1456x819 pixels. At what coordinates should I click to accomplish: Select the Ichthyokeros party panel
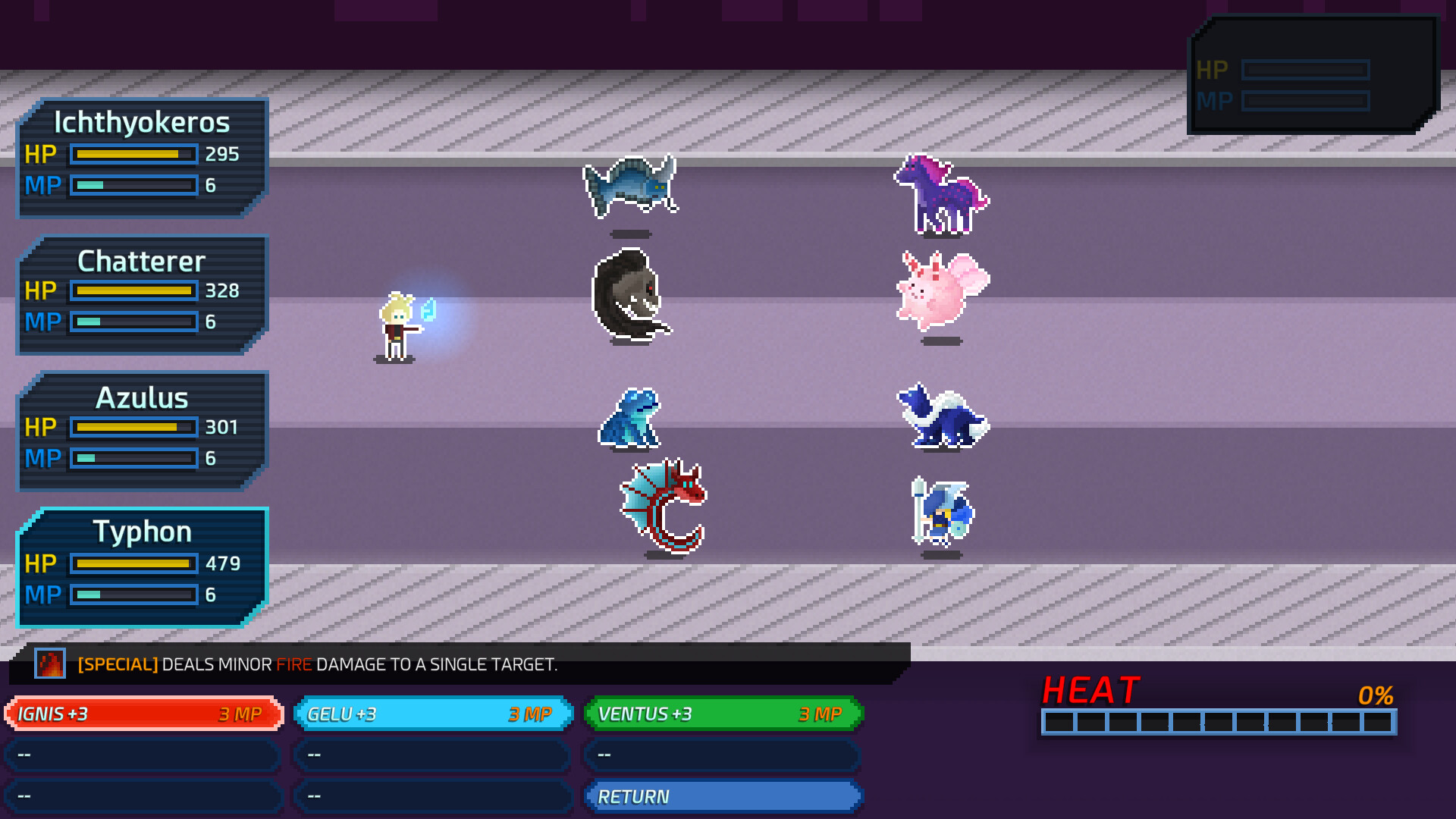[x=142, y=154]
